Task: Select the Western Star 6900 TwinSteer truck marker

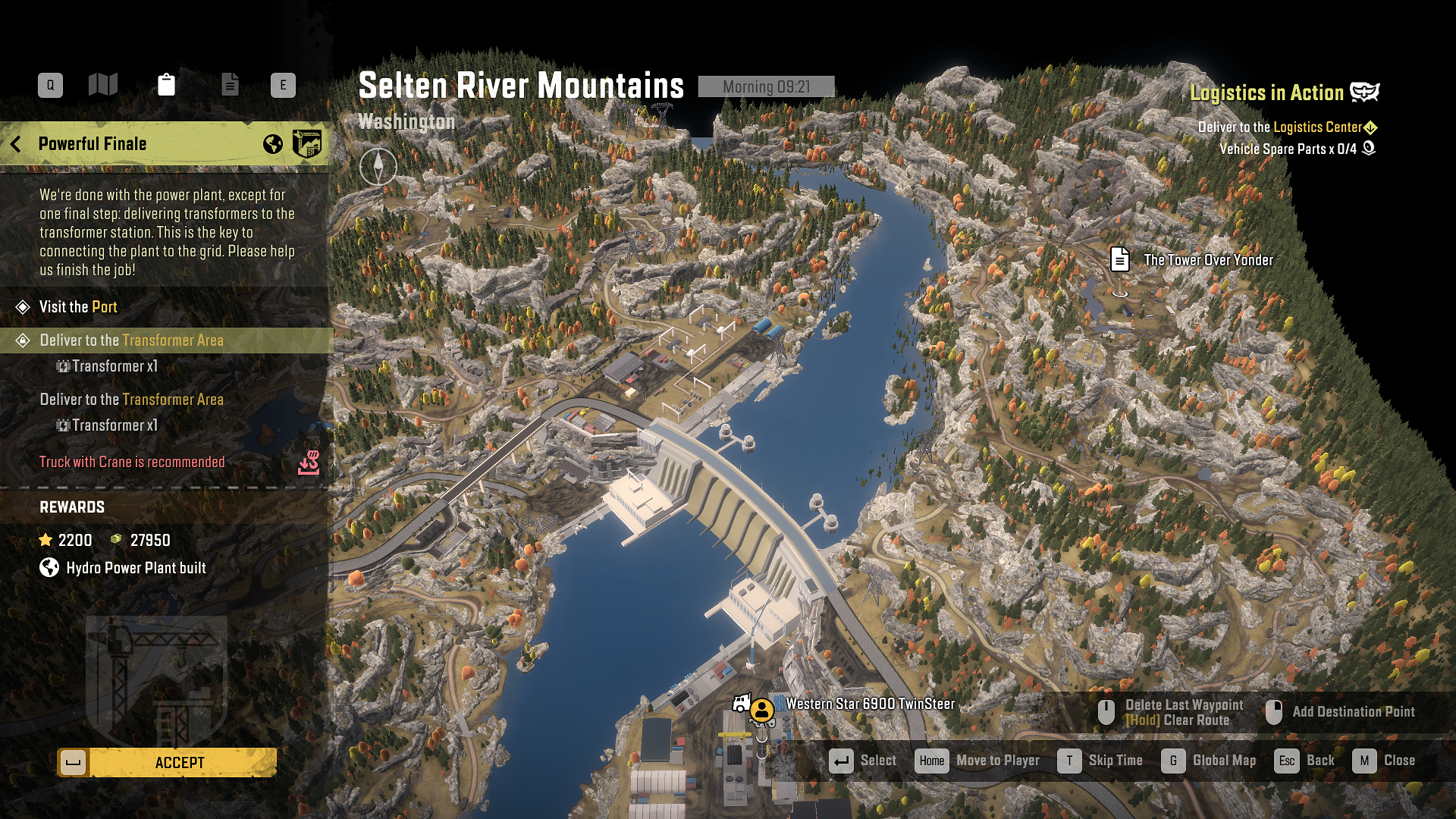Action: (x=761, y=710)
